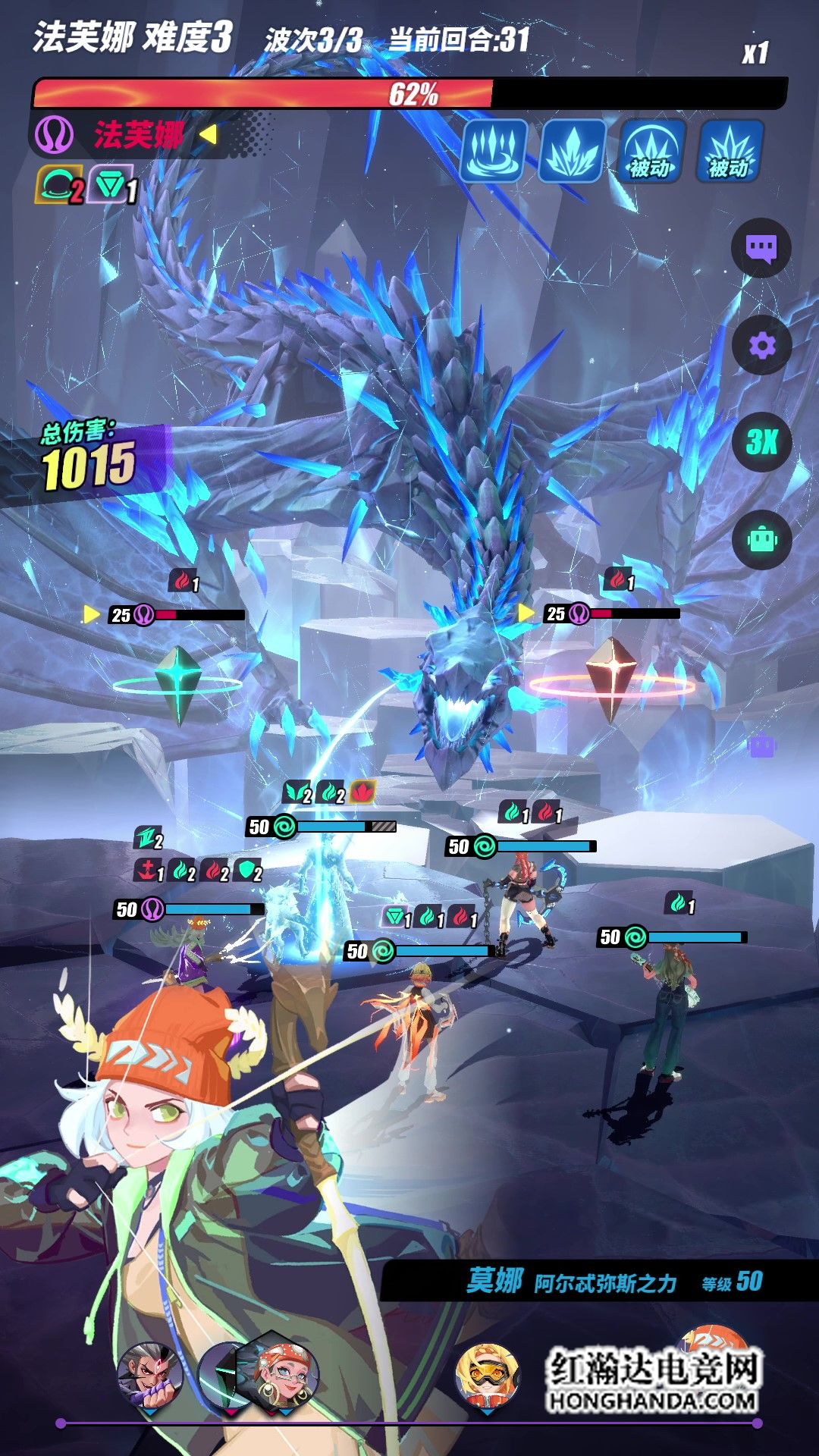Select the grey-haired fighter portrait in turn order

tap(150, 1374)
